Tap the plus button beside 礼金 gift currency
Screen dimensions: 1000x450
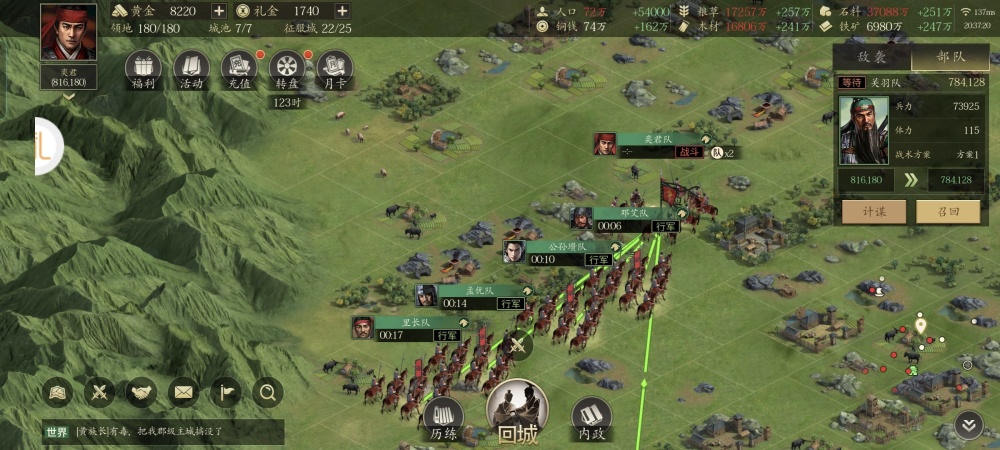click(342, 10)
